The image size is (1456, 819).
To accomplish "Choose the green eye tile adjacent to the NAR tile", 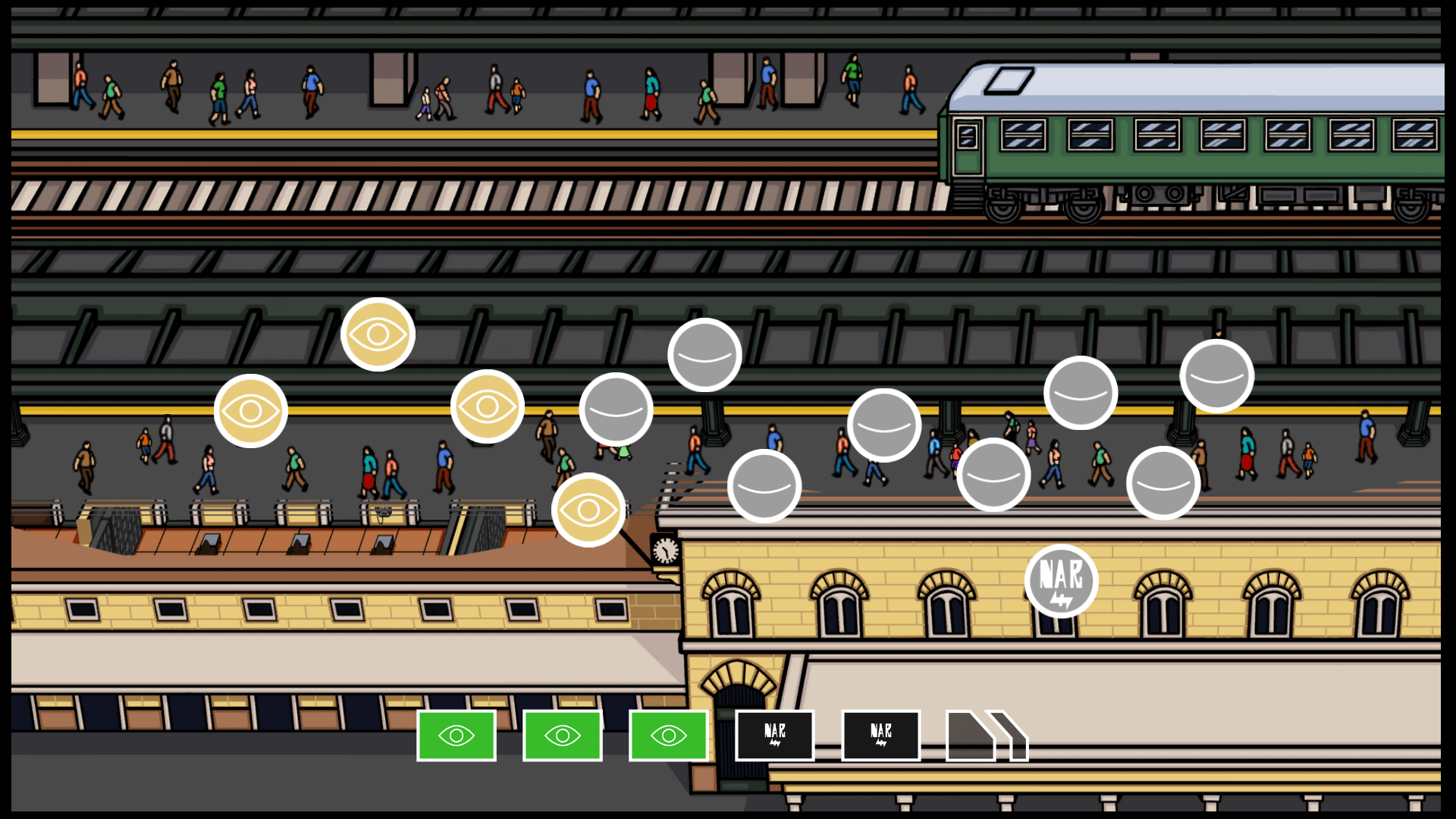I will 668,736.
